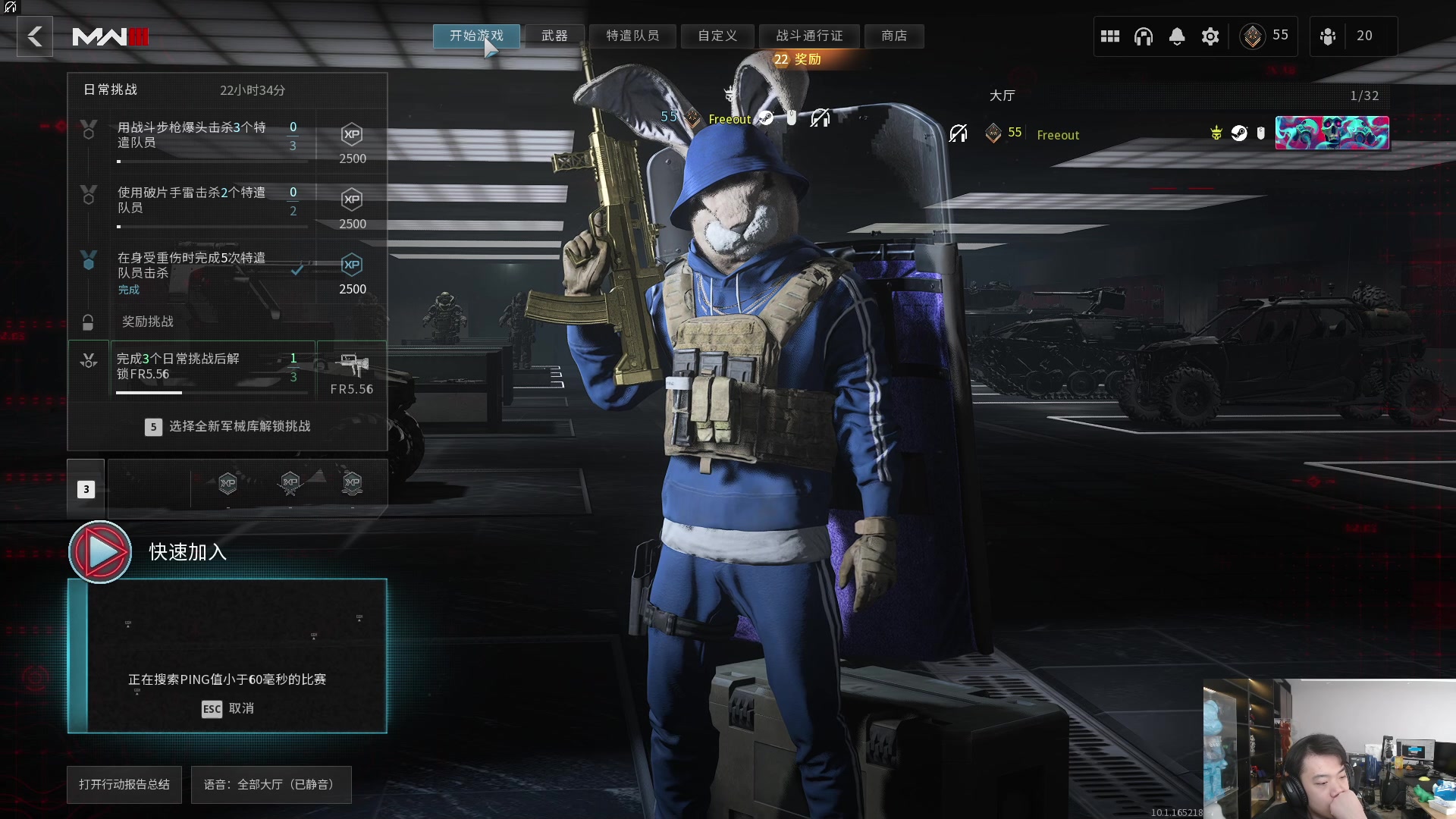Open the assault rifle headshot daily challenge
This screenshot has height=819, width=1456.
[x=227, y=142]
